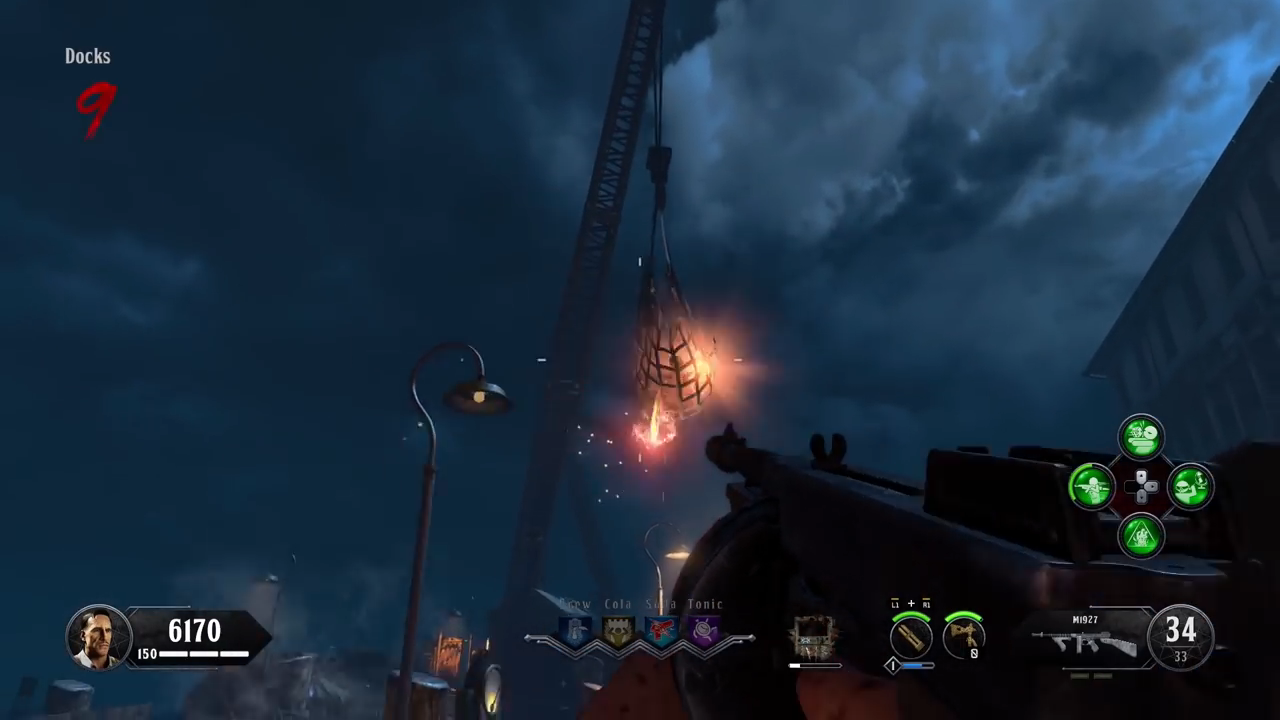The height and width of the screenshot is (720, 1280).
Task: Click the shield item icon
Action: [x=814, y=636]
